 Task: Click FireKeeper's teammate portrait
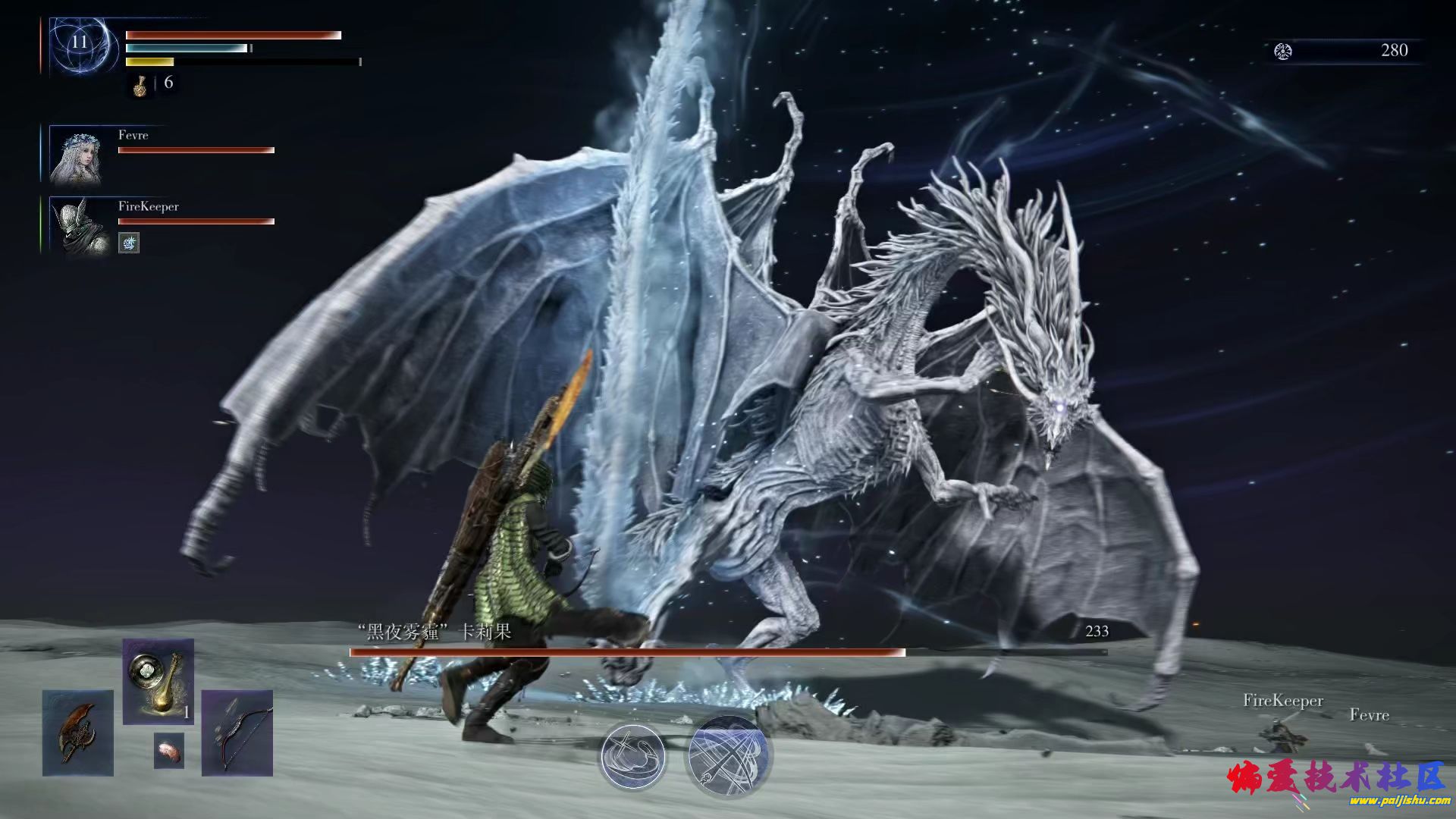click(76, 226)
